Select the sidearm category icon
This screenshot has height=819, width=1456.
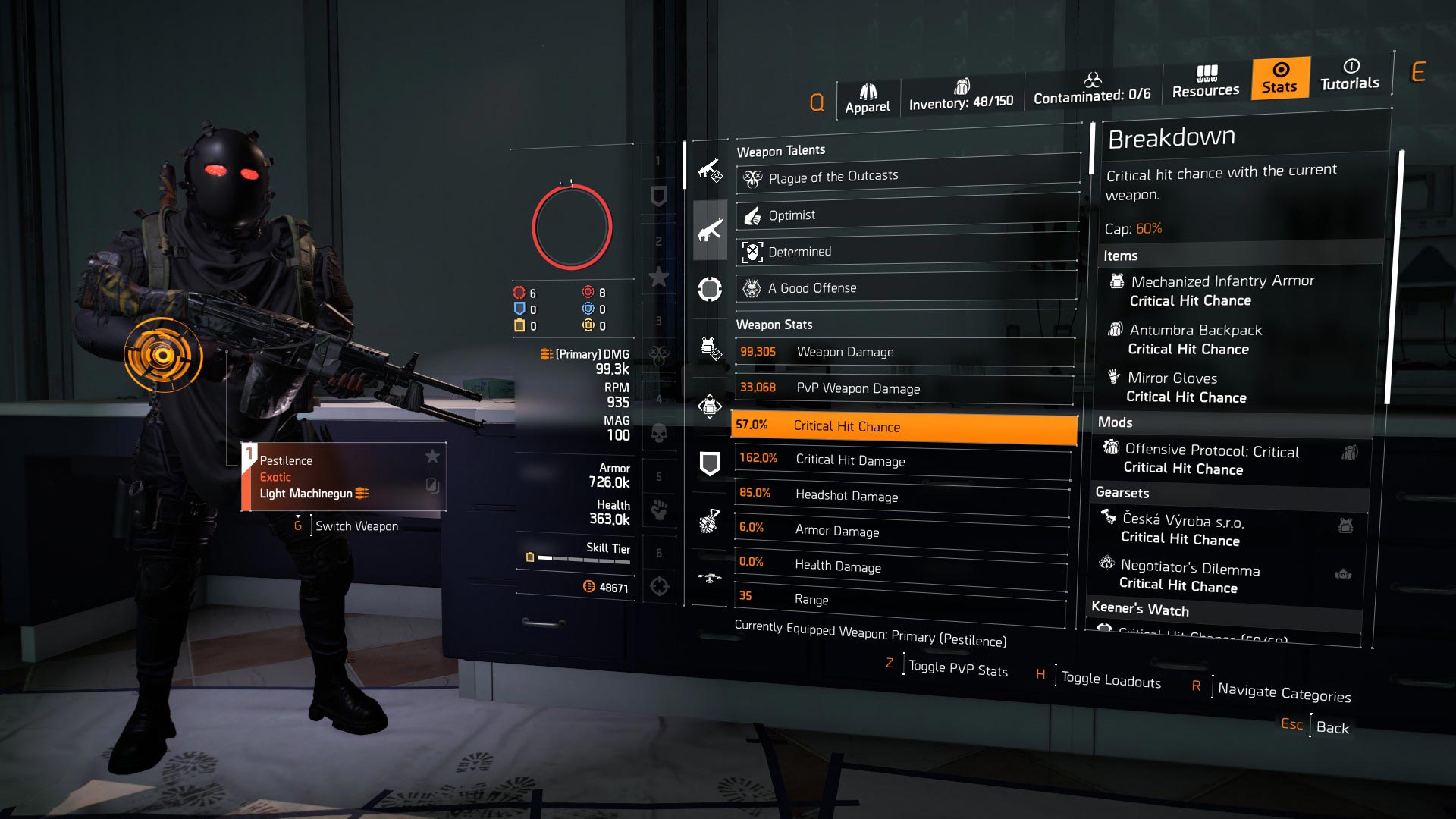709,171
